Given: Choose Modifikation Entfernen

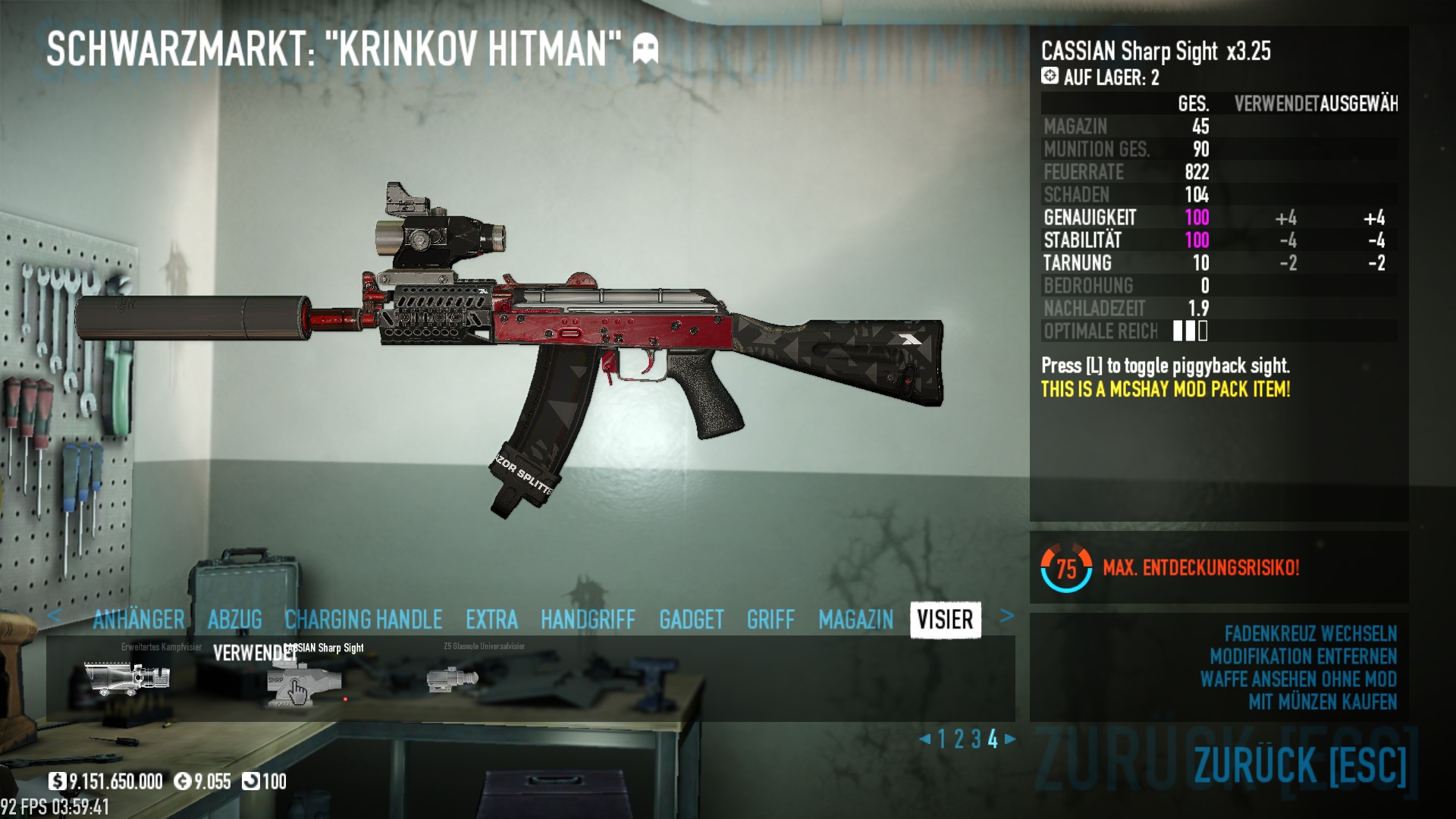Looking at the screenshot, I should (1303, 657).
